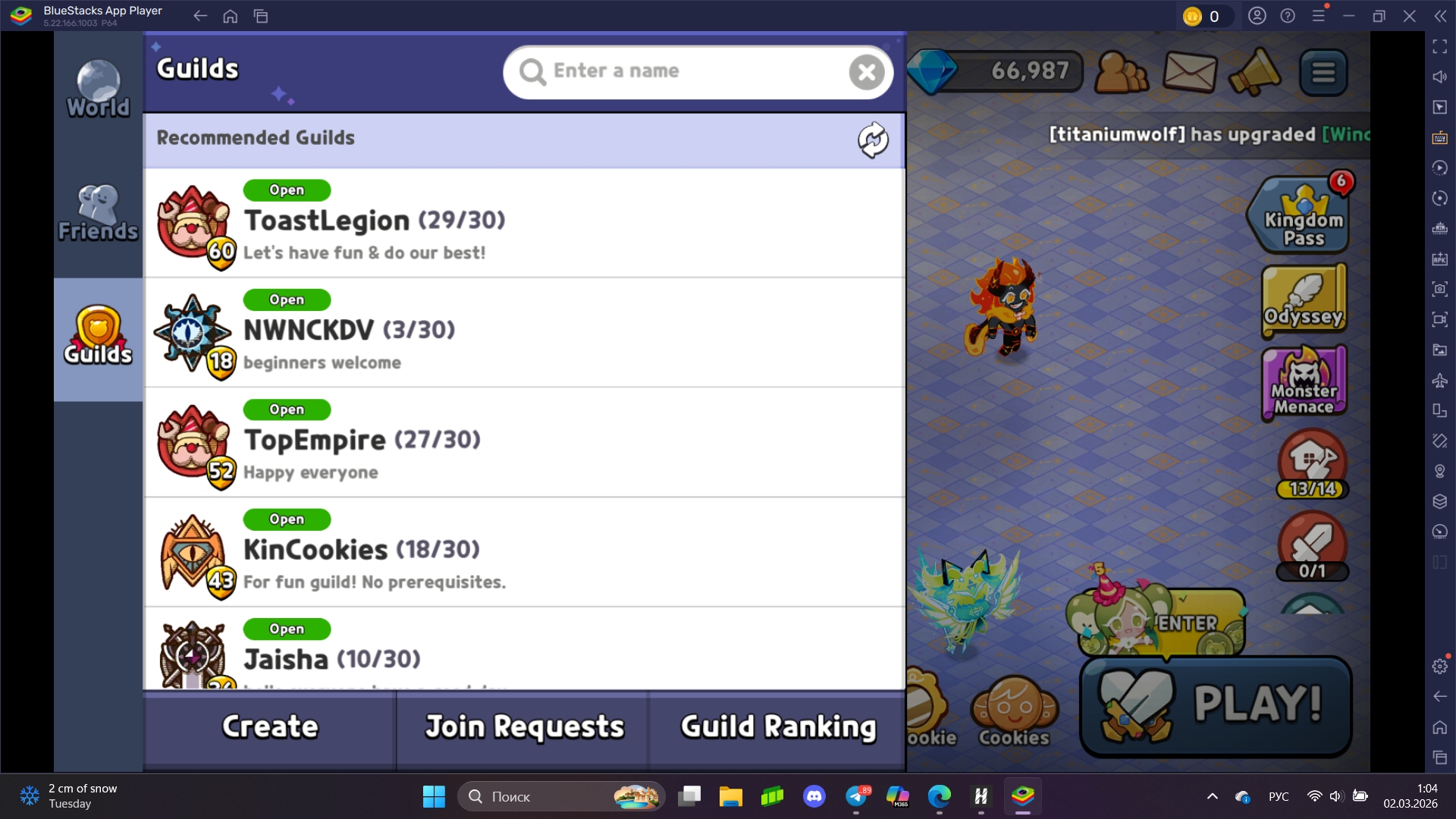The image size is (1456, 819).
Task: Open the Jaisha guild listing
Action: click(x=523, y=652)
